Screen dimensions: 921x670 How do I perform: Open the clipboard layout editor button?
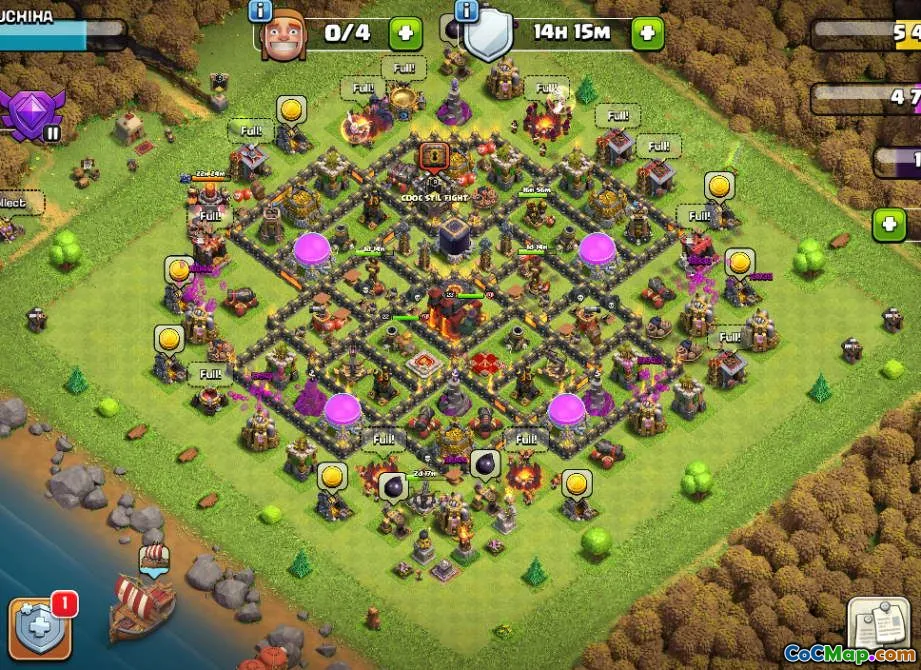point(879,622)
